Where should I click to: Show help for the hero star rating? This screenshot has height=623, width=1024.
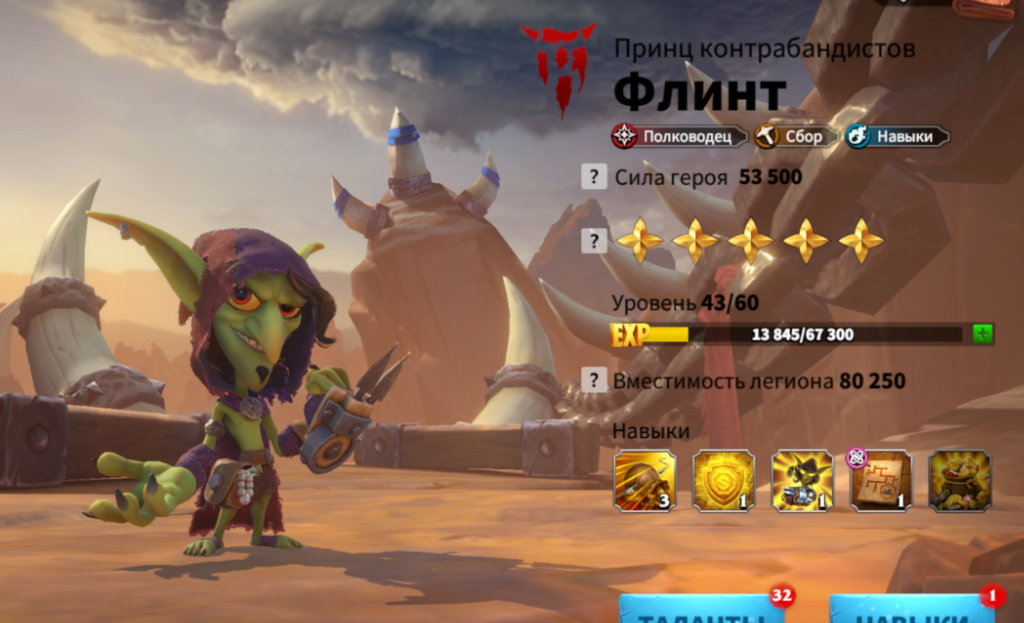[x=594, y=240]
